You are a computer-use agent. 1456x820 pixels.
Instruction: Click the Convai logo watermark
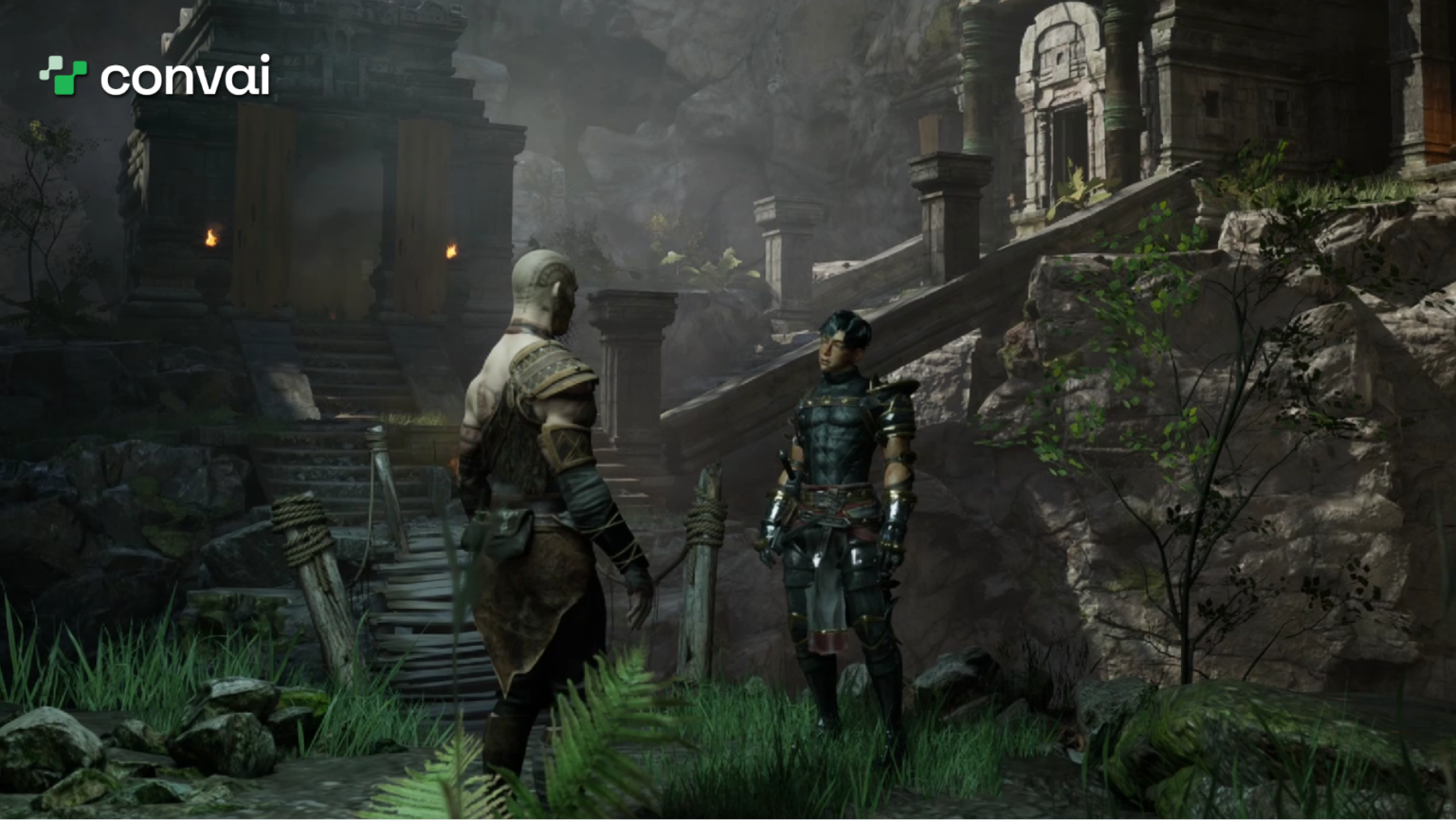(155, 76)
